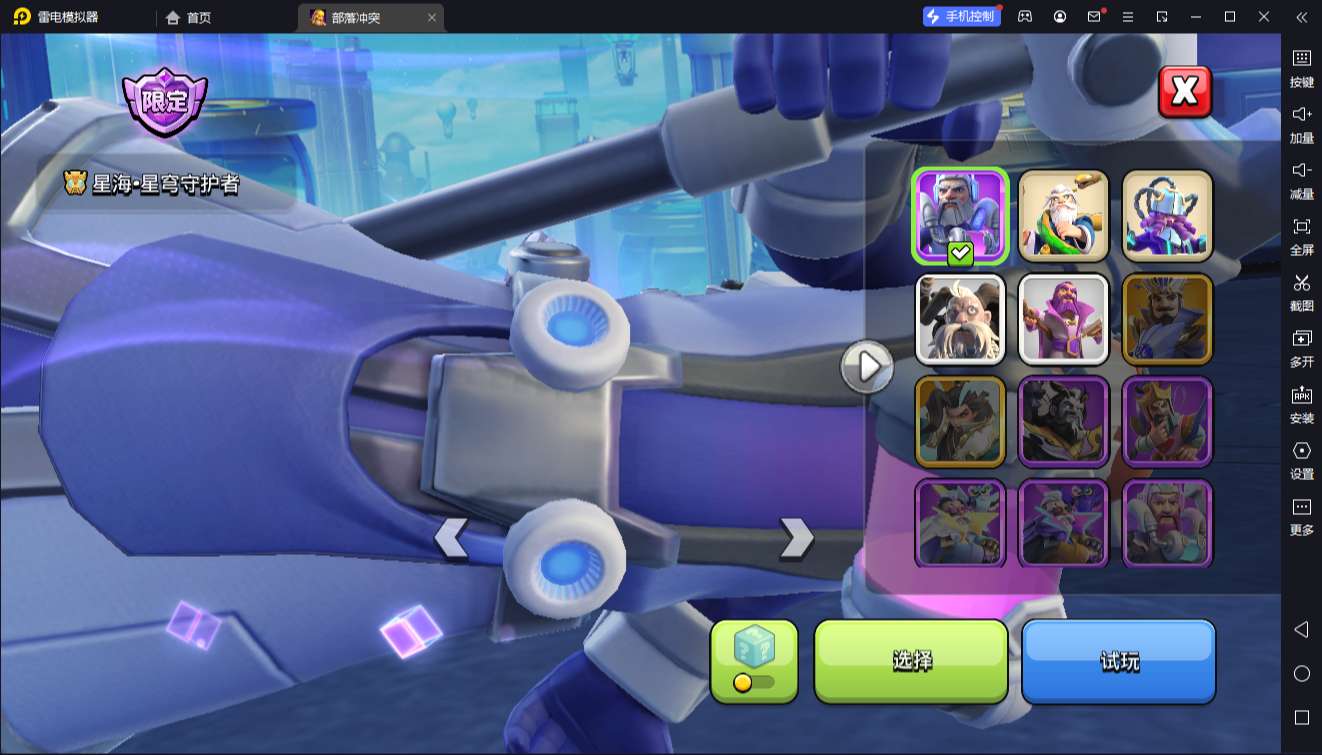This screenshot has width=1322, height=755.
Task: Take a screenshot with 截图 tool
Action: point(1301,292)
